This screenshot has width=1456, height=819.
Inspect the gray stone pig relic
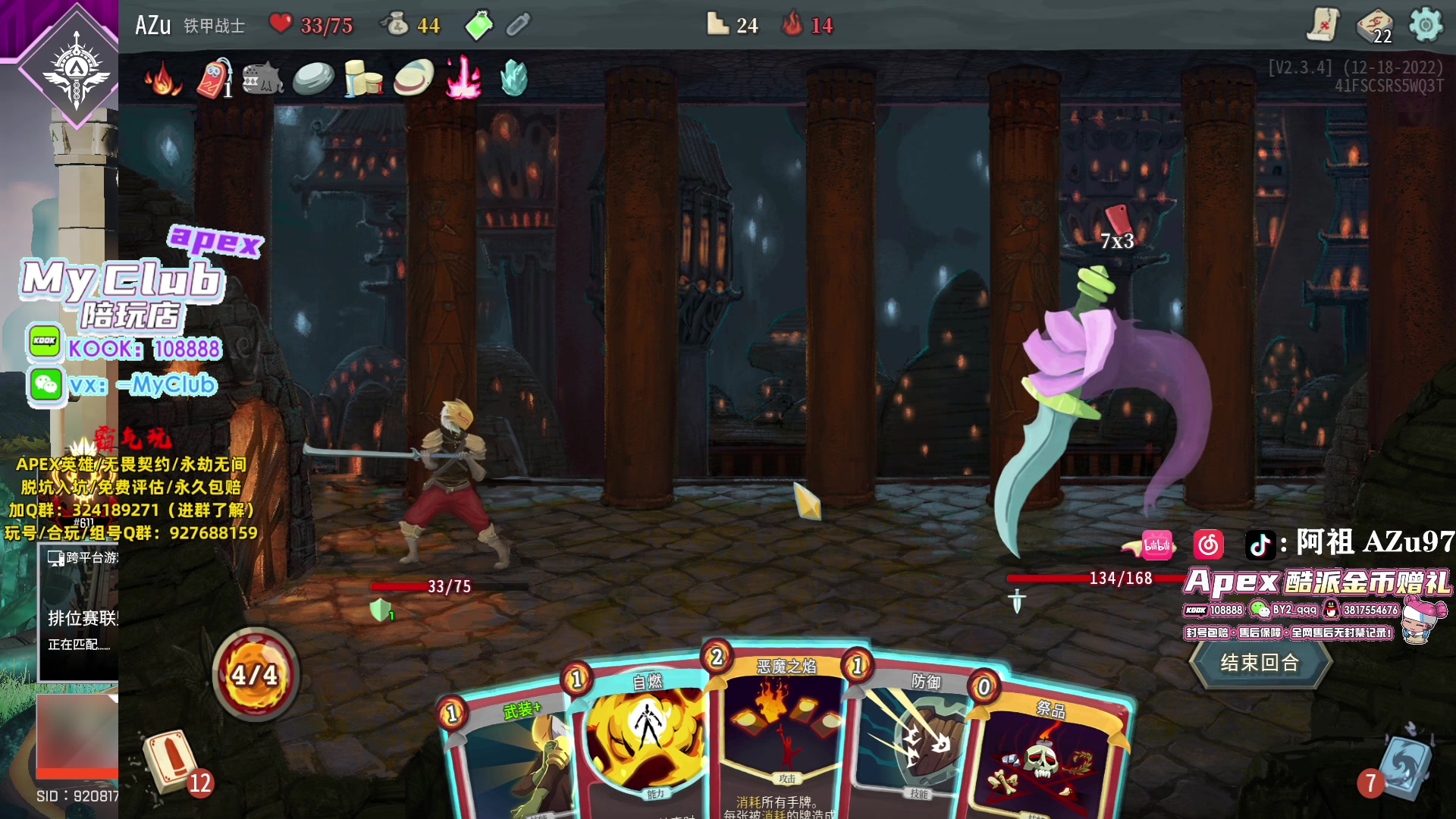click(262, 79)
